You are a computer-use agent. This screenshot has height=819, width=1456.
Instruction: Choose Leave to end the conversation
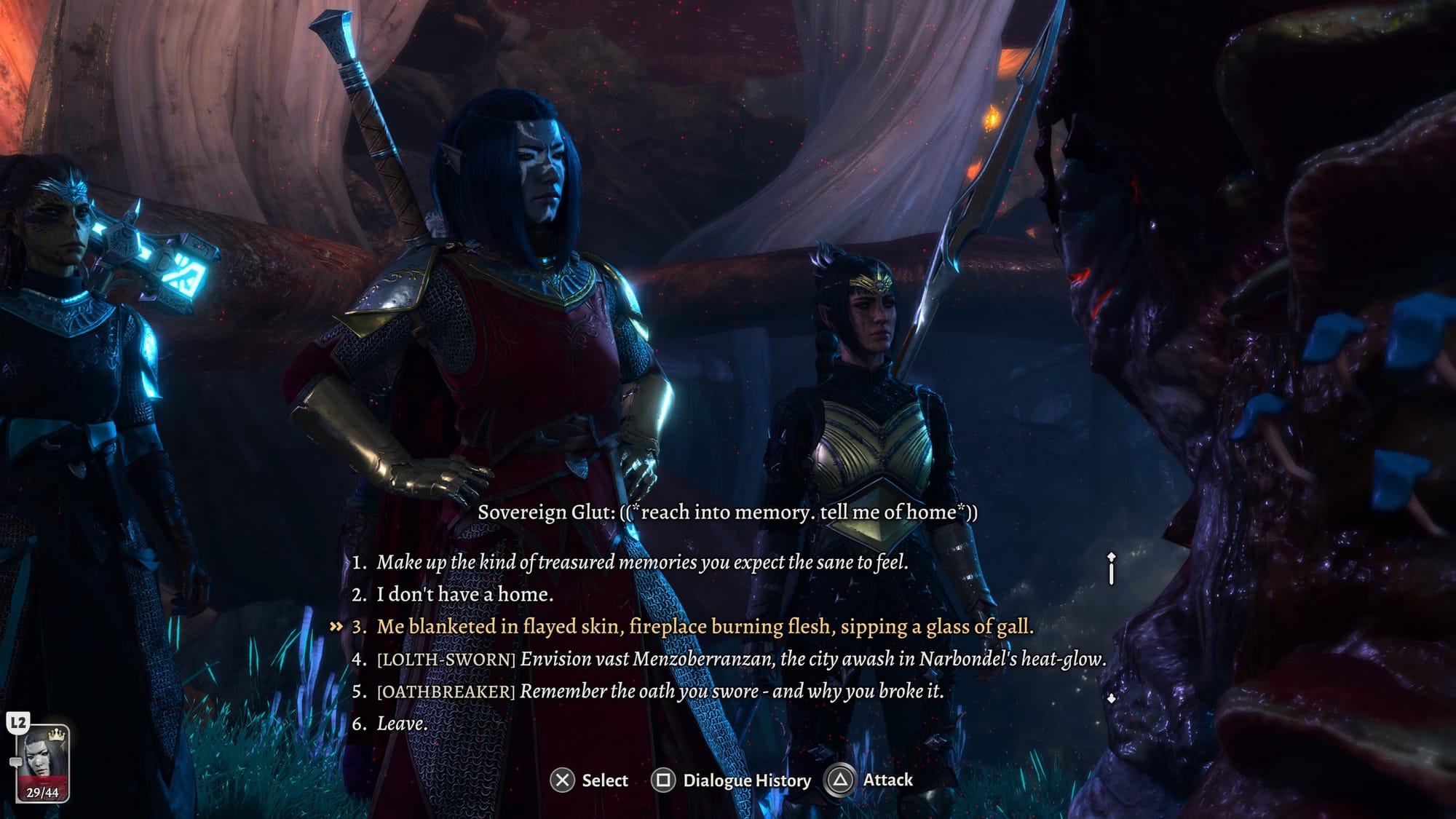coord(402,724)
